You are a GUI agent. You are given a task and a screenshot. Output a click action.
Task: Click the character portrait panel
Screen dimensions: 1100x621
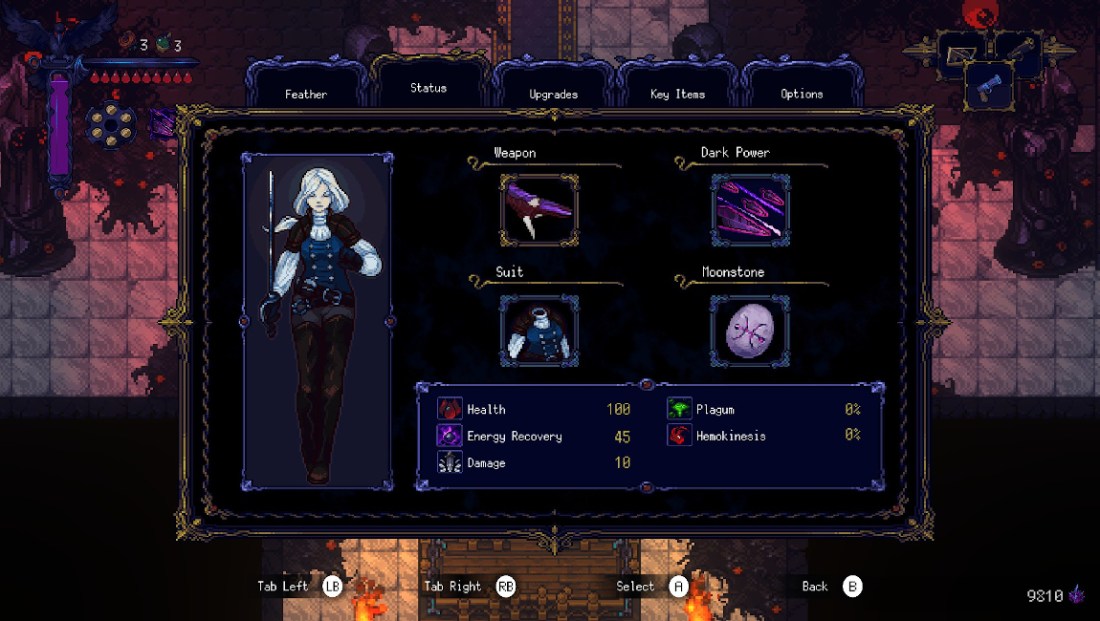pyautogui.click(x=317, y=321)
